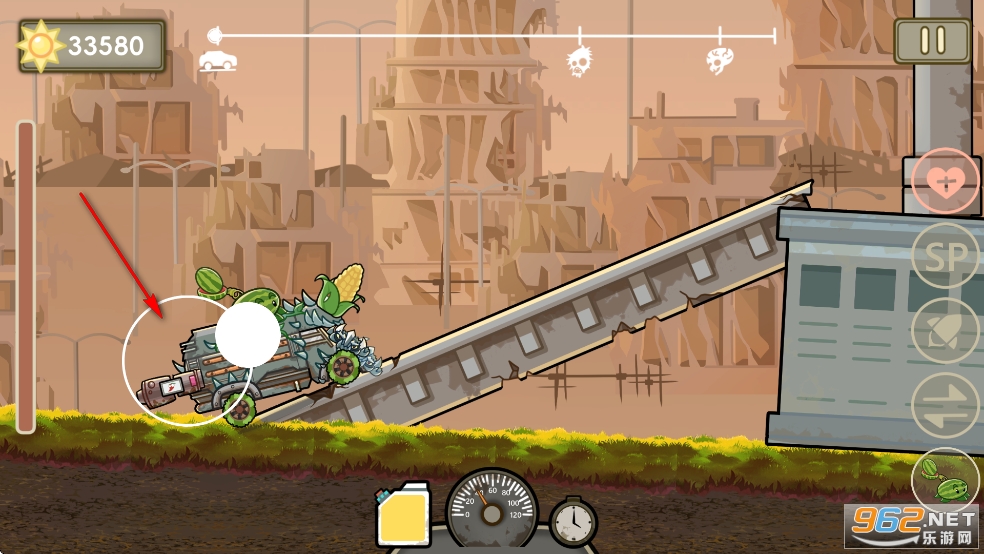
Task: Pause the game
Action: point(932,41)
